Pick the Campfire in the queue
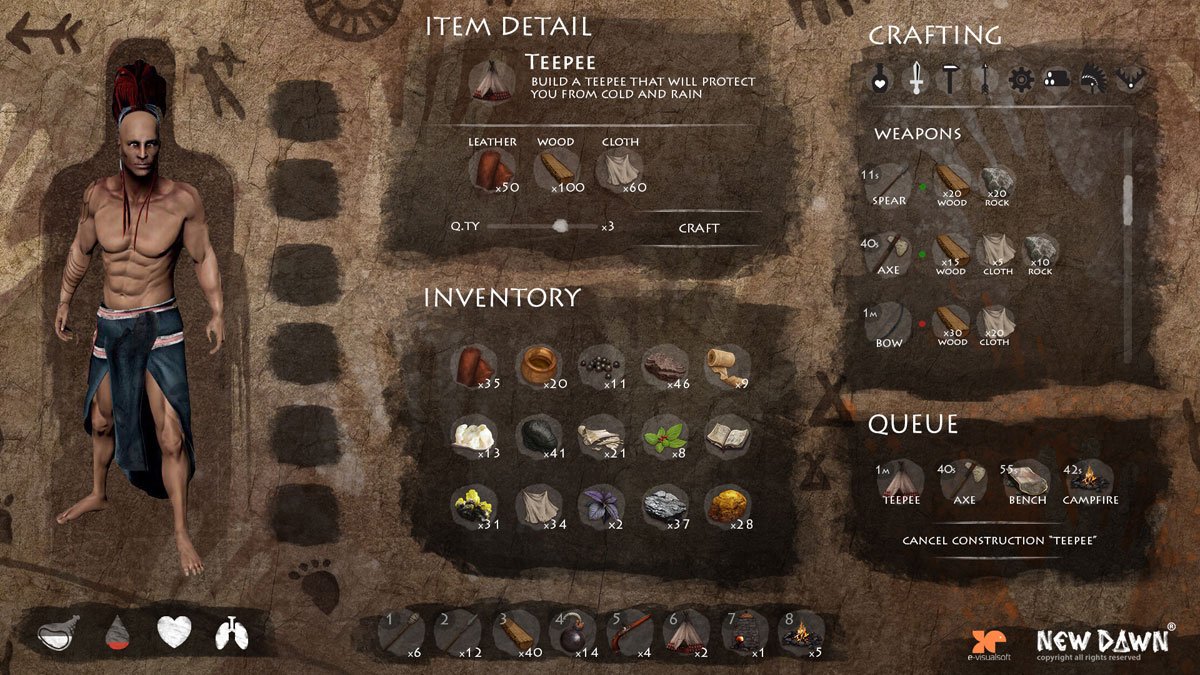Image resolution: width=1200 pixels, height=675 pixels. click(1090, 481)
